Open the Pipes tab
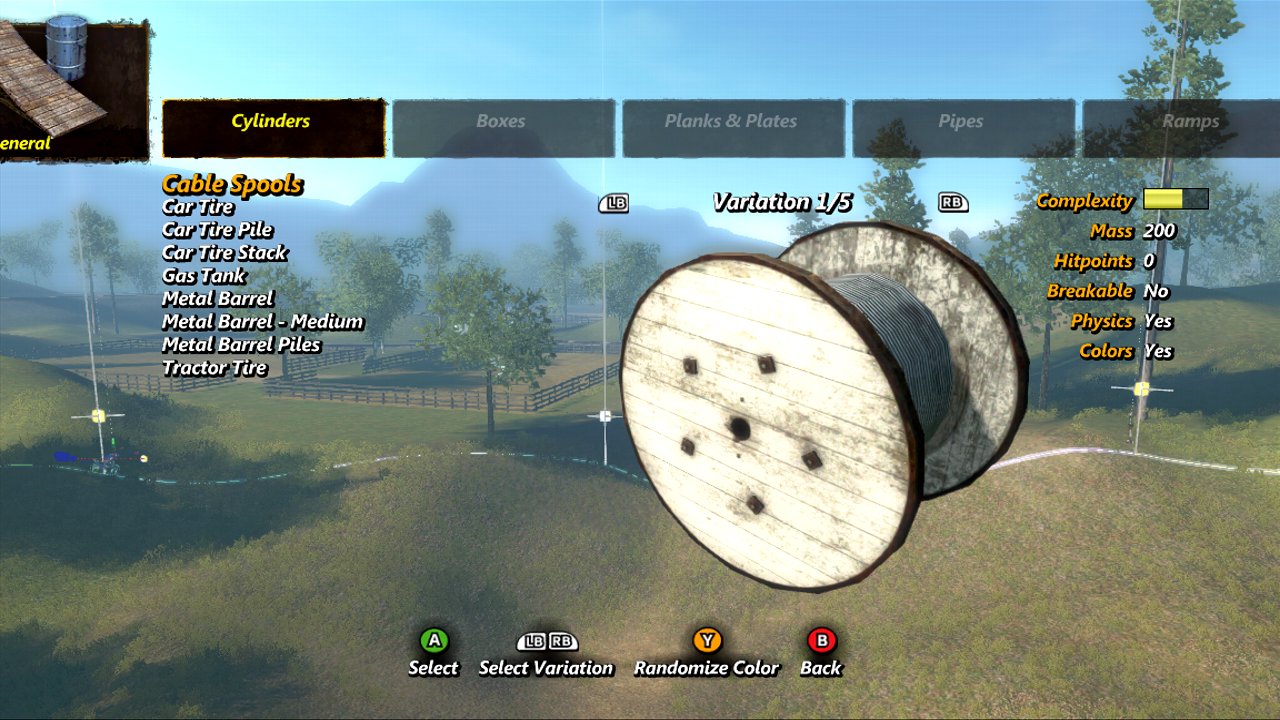1280x720 pixels. (x=963, y=121)
